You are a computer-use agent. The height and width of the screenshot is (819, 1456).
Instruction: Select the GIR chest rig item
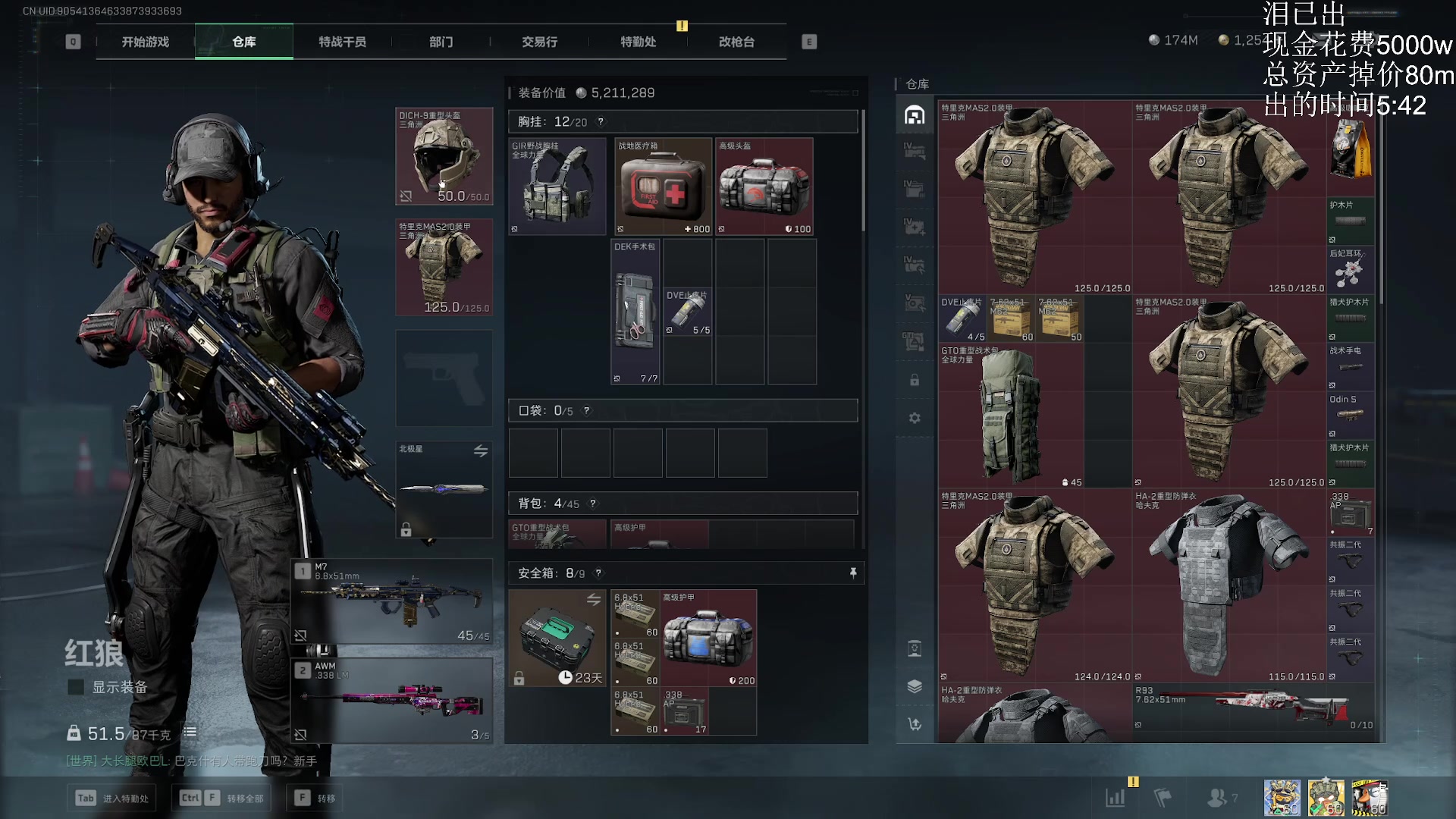pos(557,186)
